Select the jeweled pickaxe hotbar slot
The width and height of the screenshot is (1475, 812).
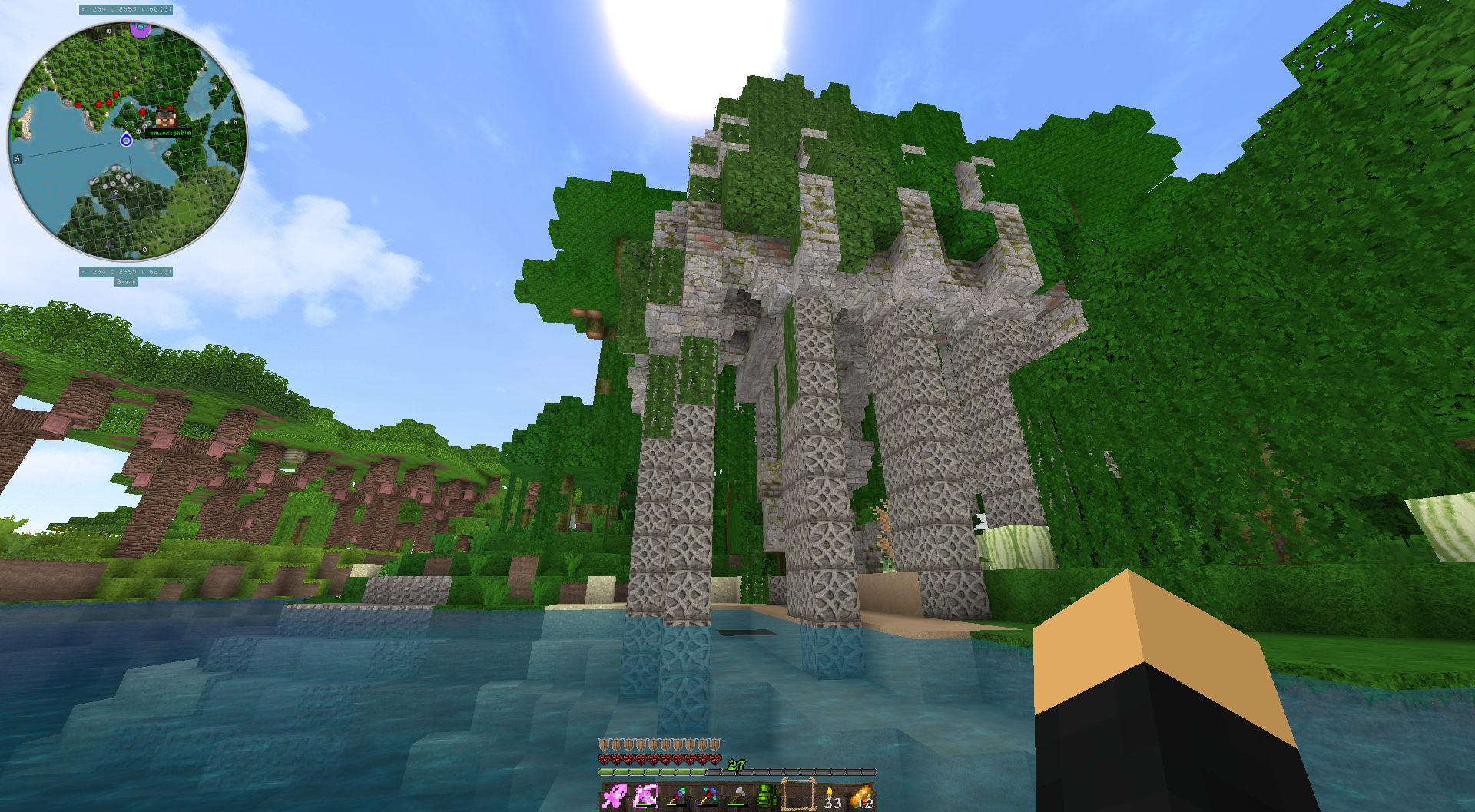(x=706, y=797)
